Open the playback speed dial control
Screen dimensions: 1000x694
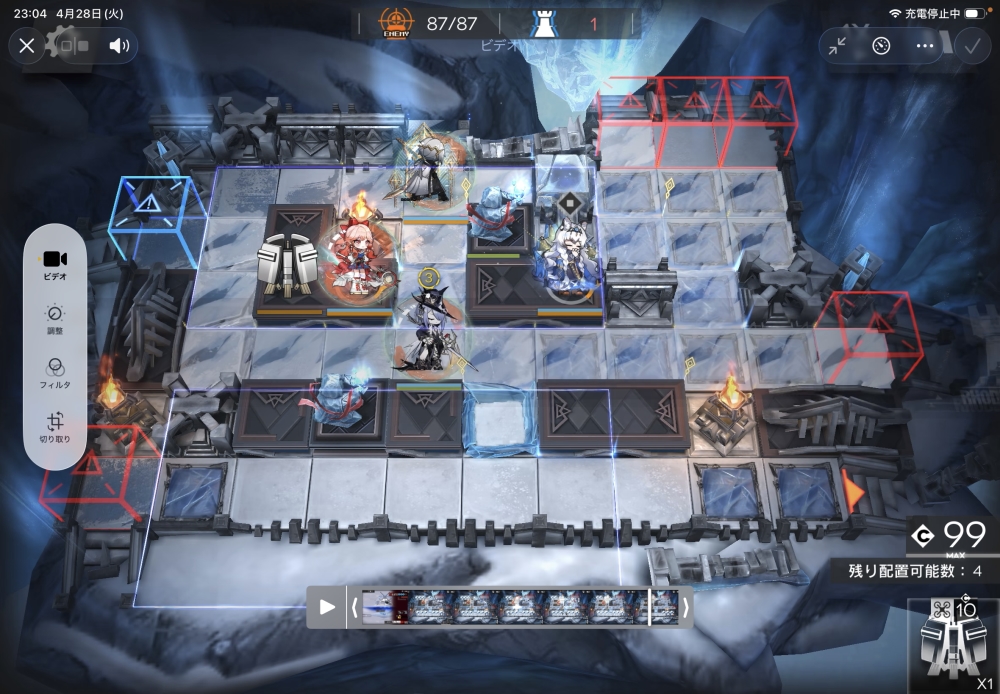pyautogui.click(x=881, y=45)
